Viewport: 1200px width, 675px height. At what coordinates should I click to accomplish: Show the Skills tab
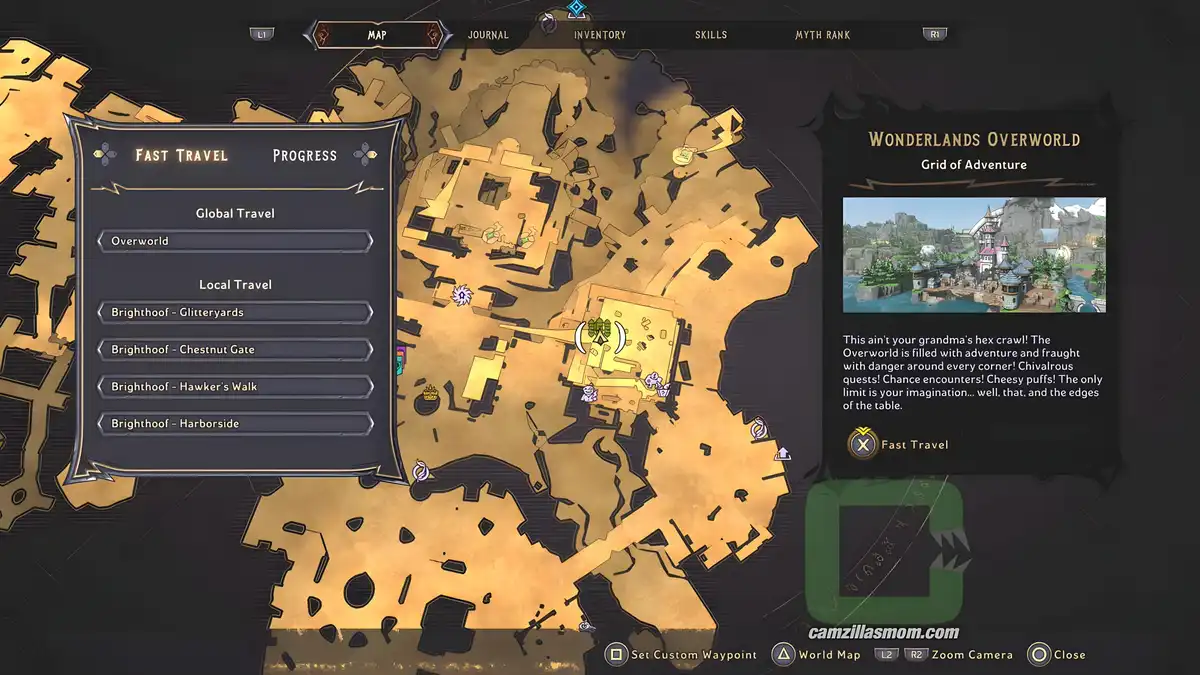point(711,35)
